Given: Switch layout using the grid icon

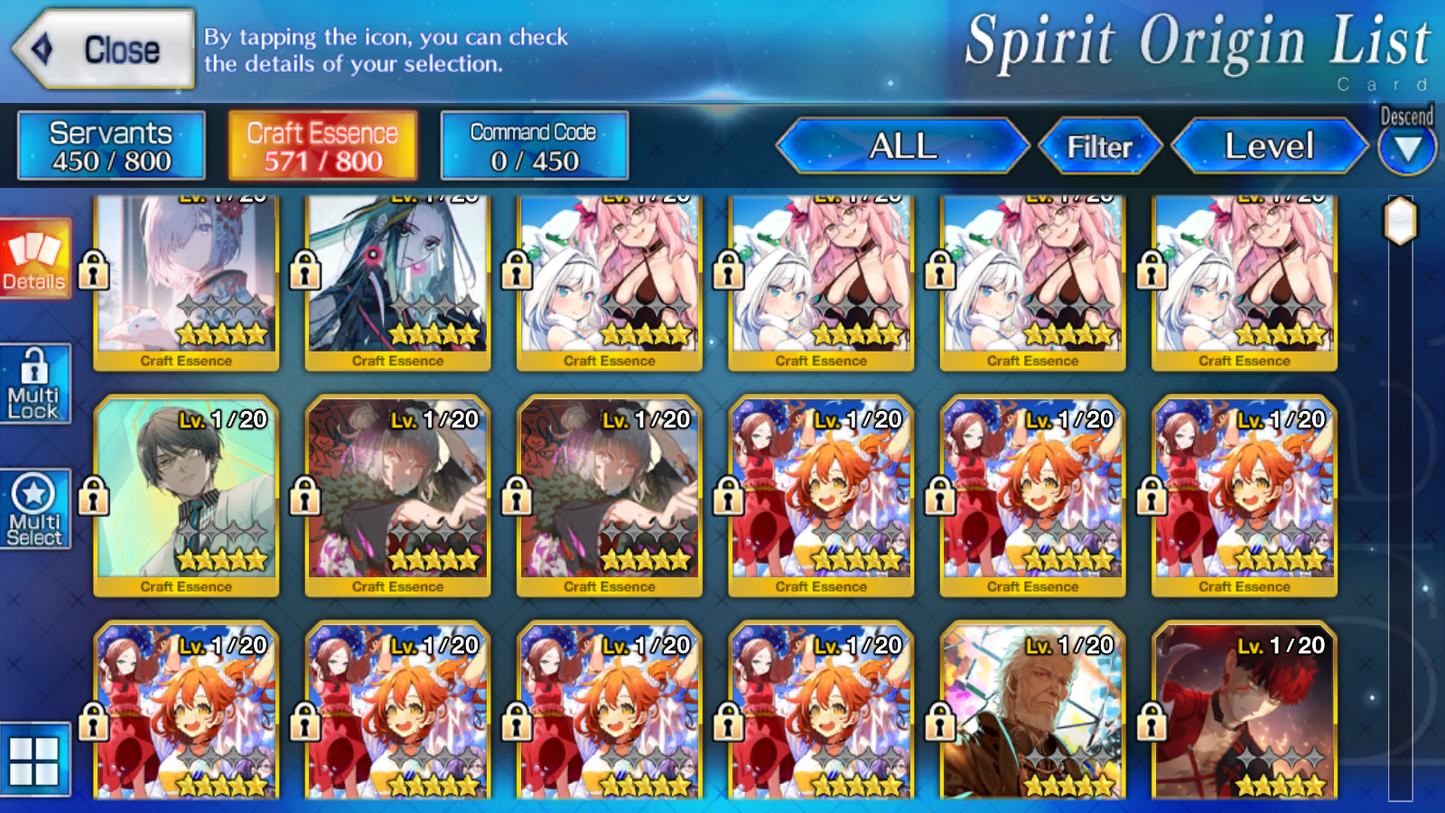Looking at the screenshot, I should 36,760.
